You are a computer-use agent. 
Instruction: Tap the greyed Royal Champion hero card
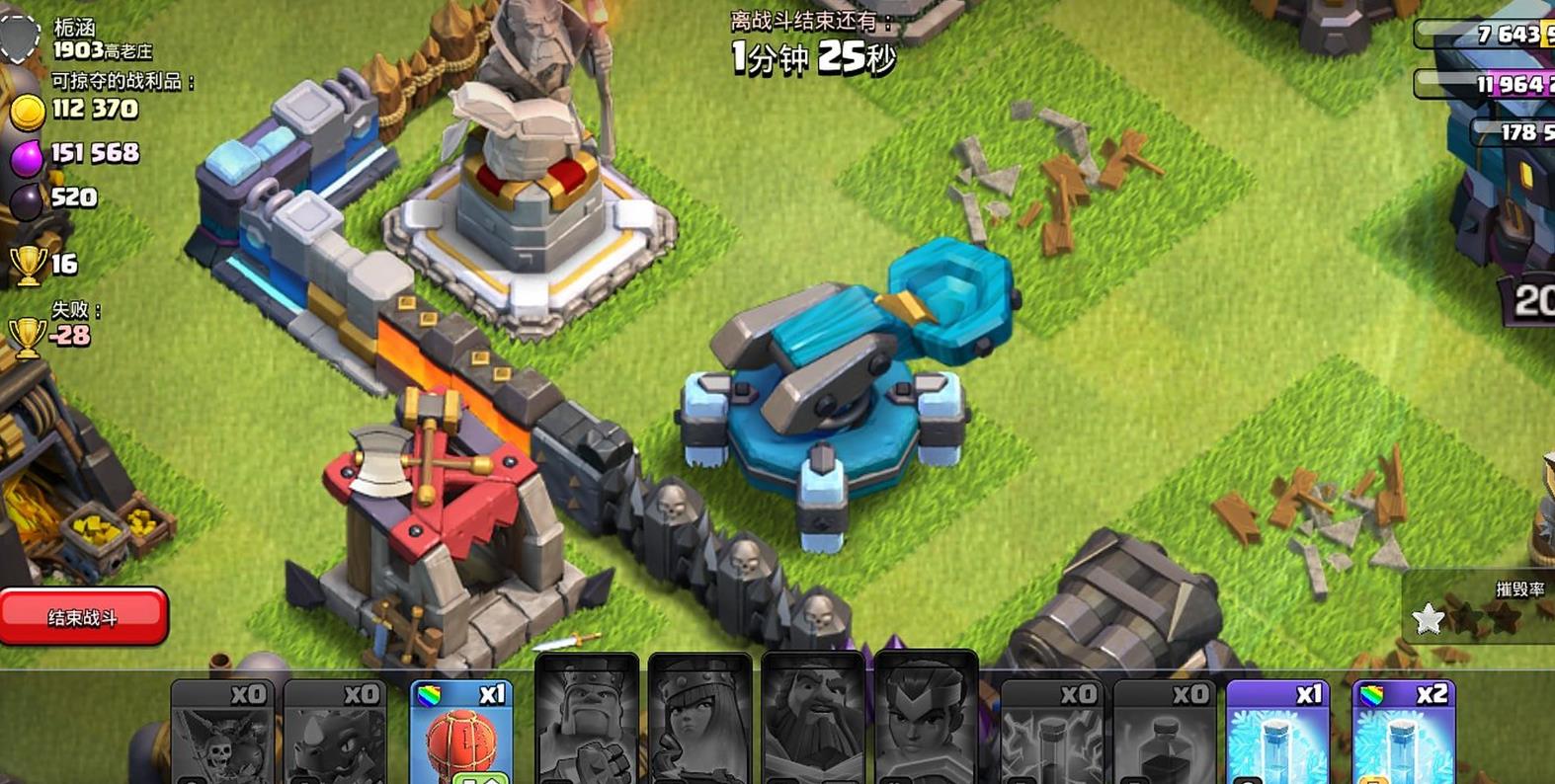(x=926, y=721)
